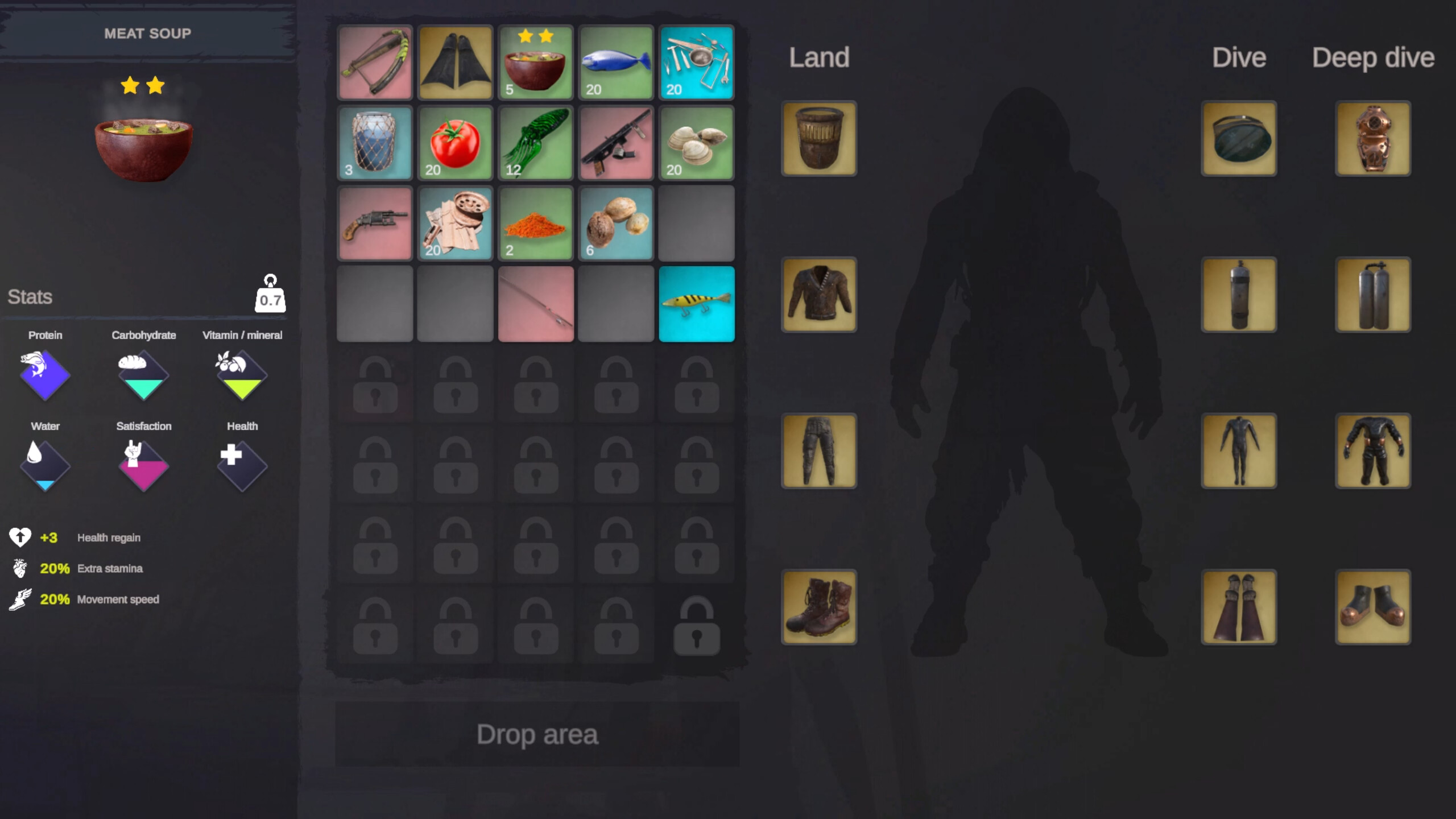This screenshot has height=819, width=1456.
Task: Select the revolver item
Action: point(374,223)
